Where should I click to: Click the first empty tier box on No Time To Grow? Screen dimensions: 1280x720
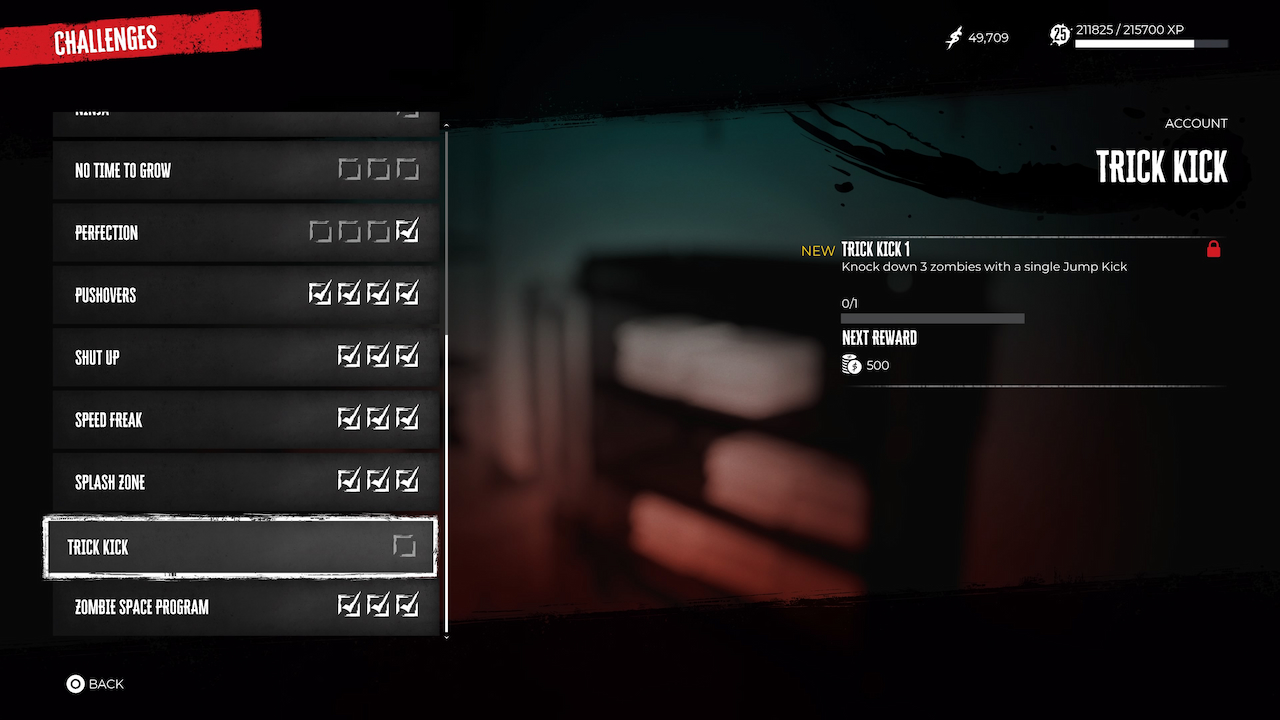349,168
